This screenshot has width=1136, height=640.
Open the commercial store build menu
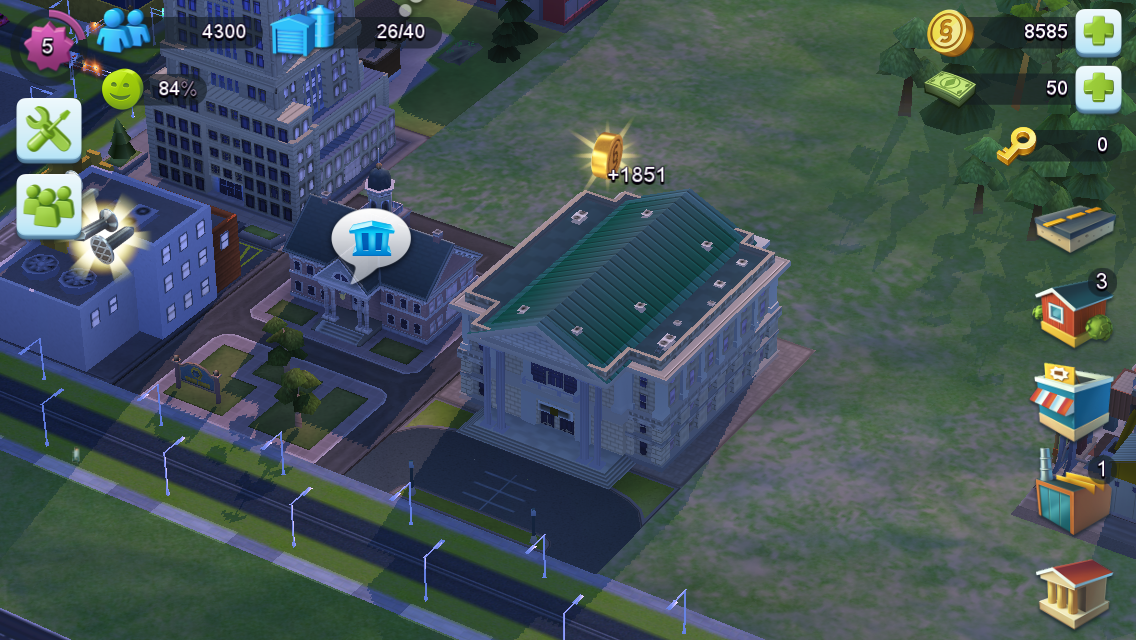(1073, 400)
